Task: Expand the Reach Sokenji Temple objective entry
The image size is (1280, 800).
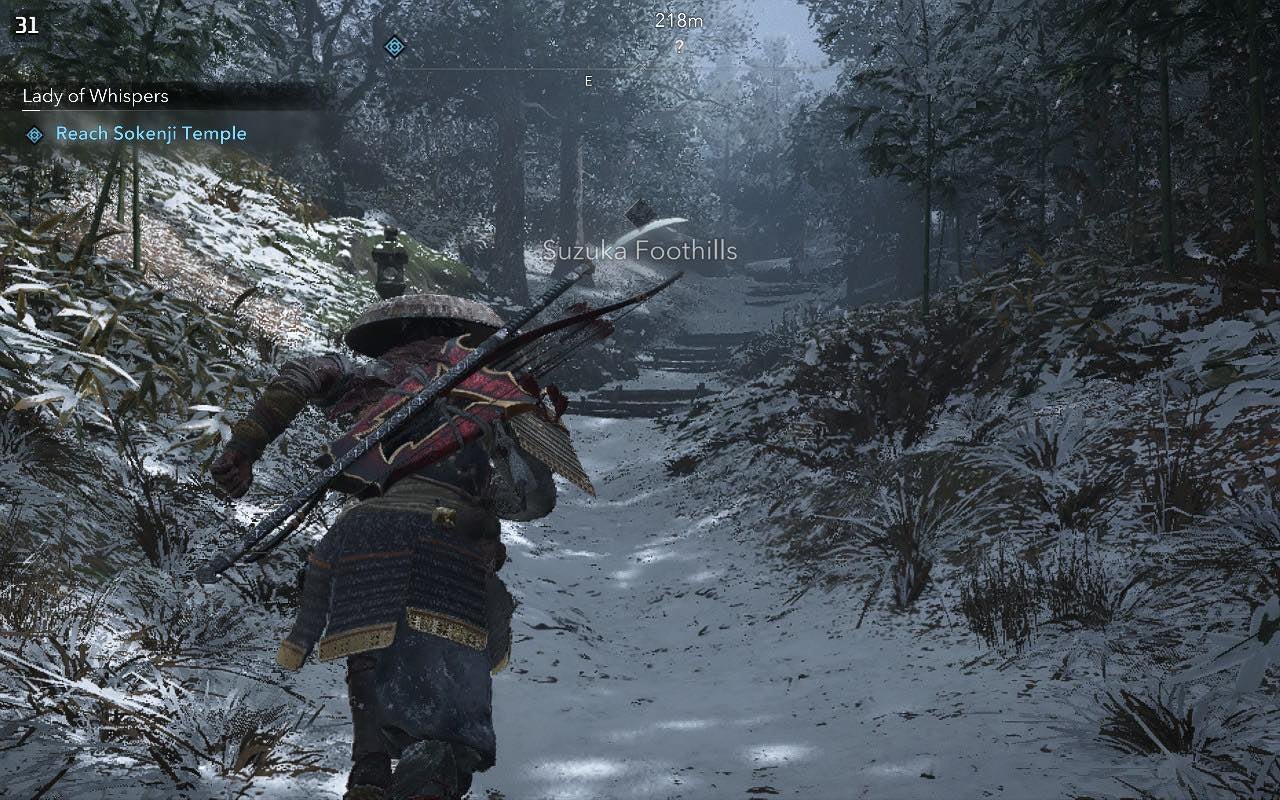Action: [151, 132]
